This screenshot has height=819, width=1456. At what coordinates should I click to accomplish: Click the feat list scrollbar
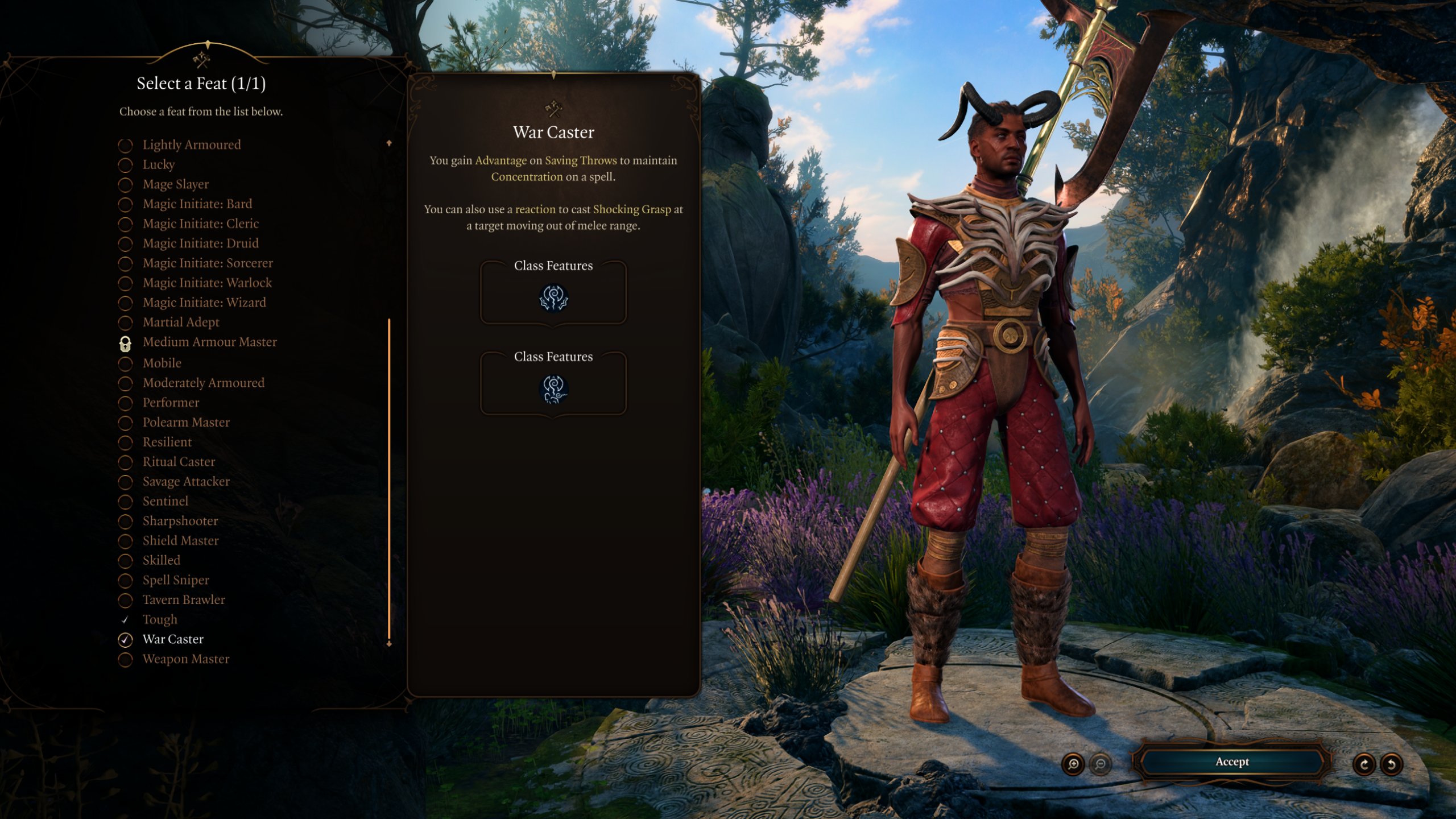pos(389,478)
